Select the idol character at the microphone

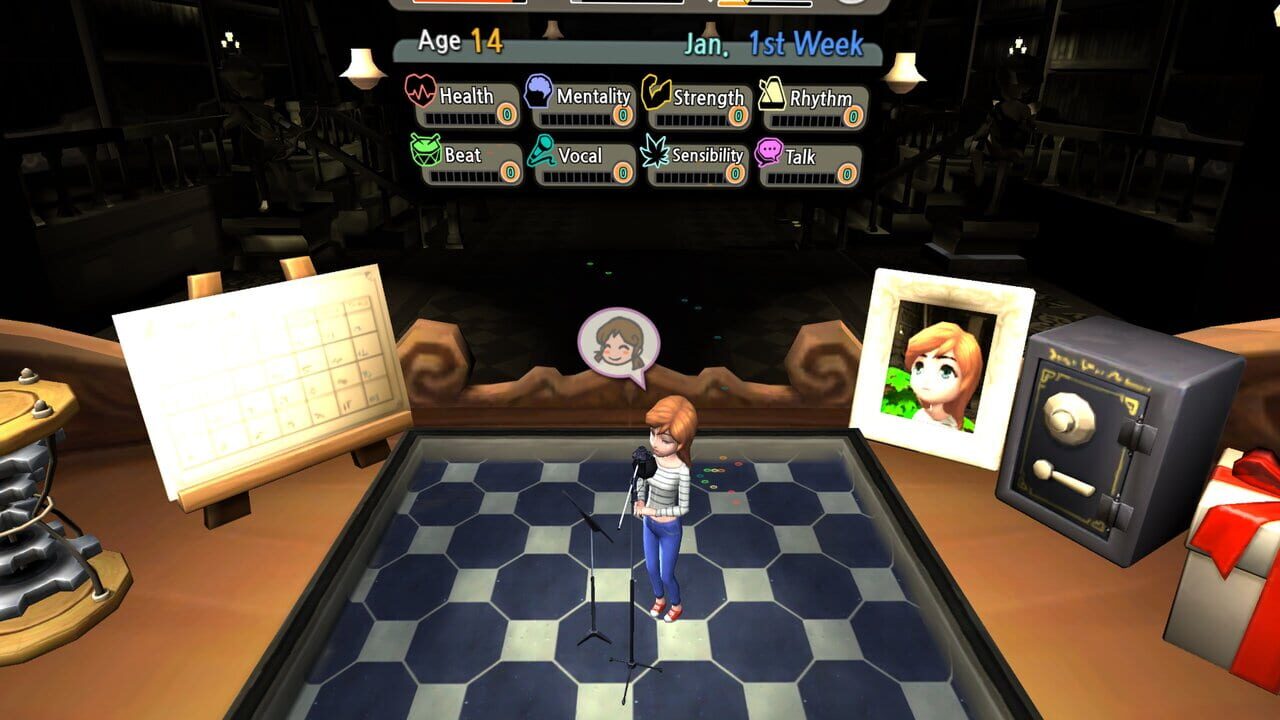665,500
